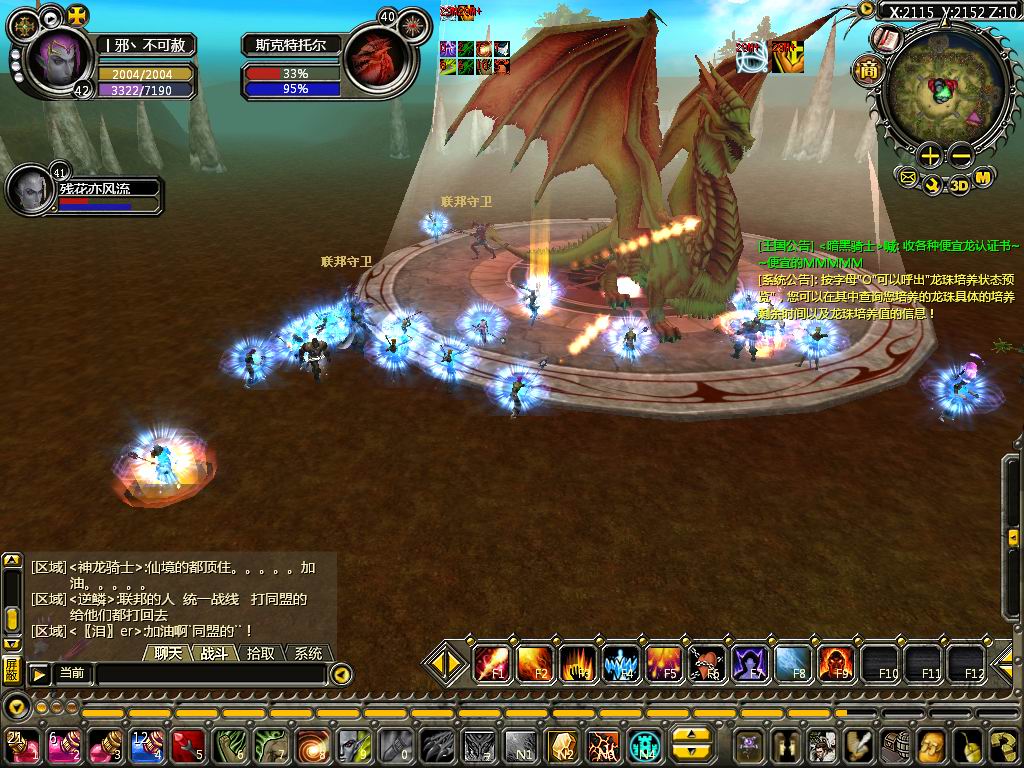Viewport: 1024px width, 768px height.
Task: Toggle the 3D view button
Action: pyautogui.click(x=959, y=185)
